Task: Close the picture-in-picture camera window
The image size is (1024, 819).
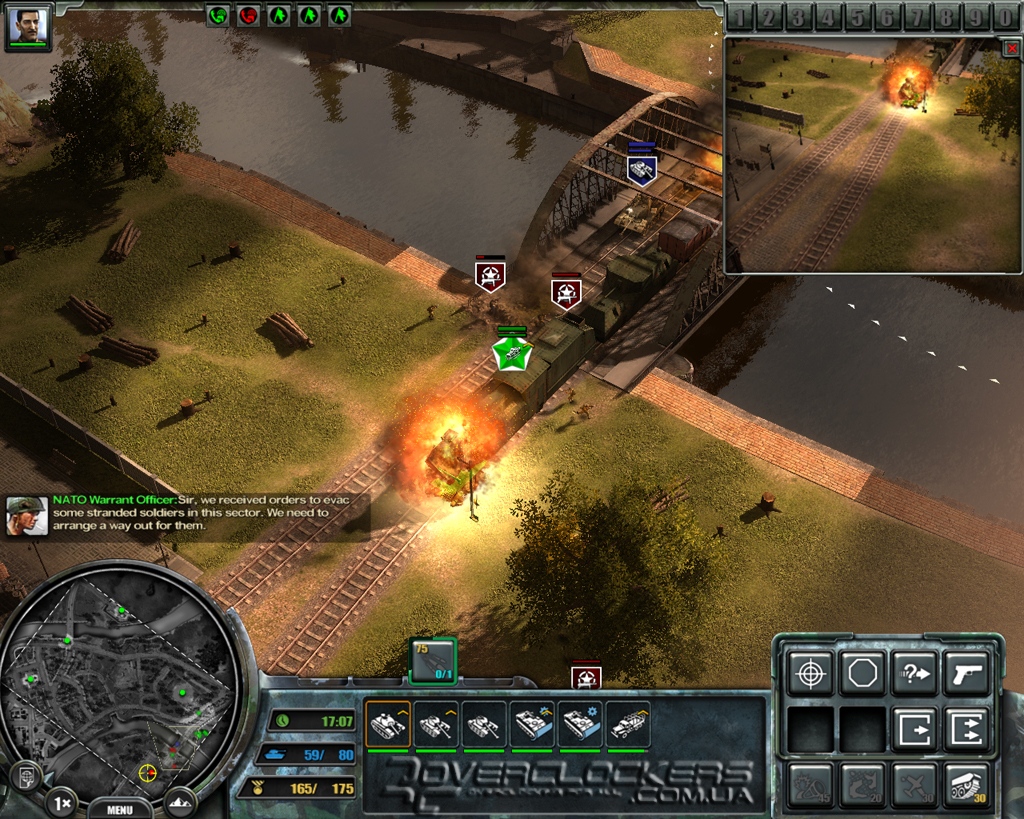Action: pyautogui.click(x=1010, y=48)
